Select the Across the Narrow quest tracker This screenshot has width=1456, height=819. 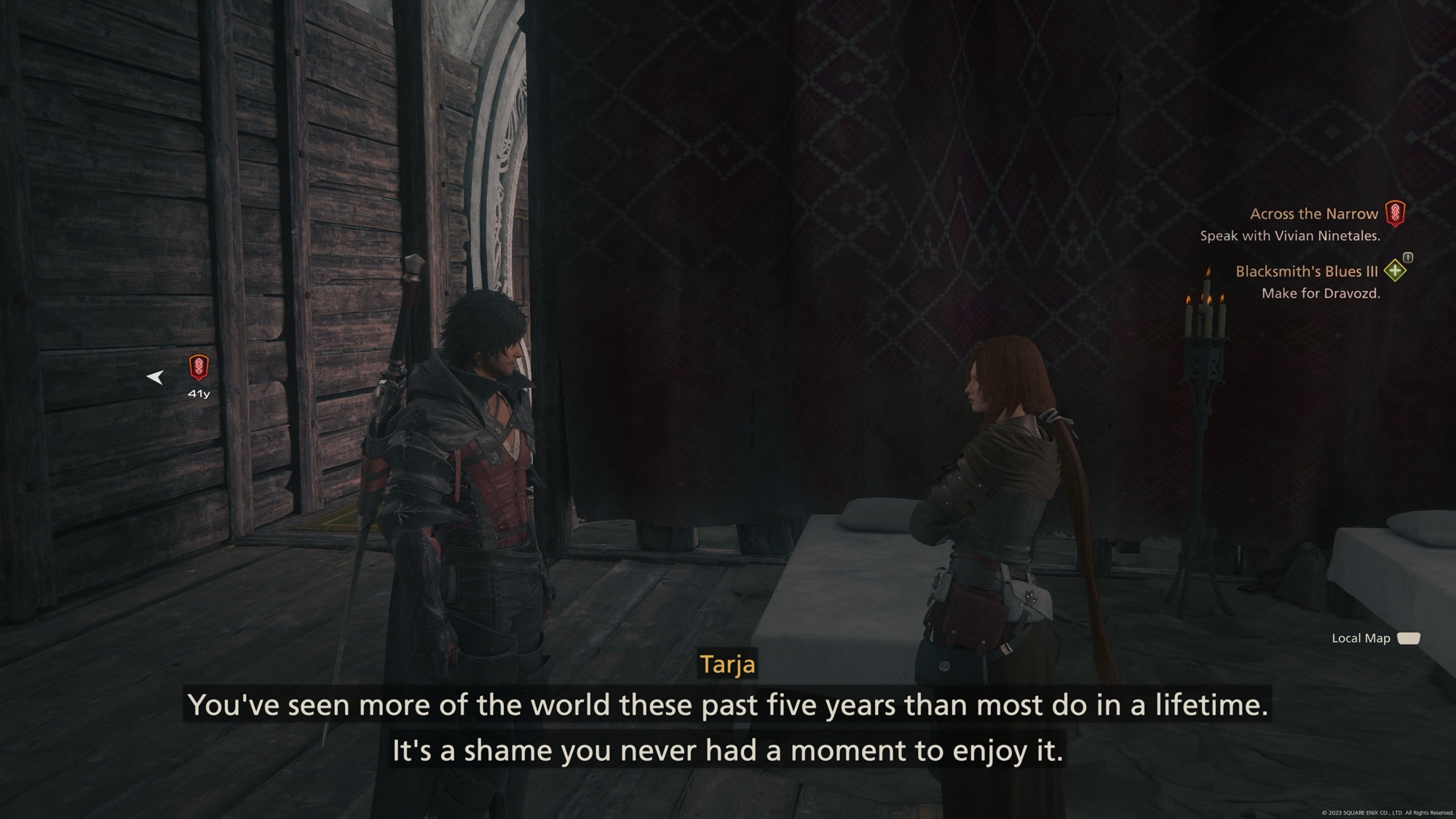(x=1313, y=214)
